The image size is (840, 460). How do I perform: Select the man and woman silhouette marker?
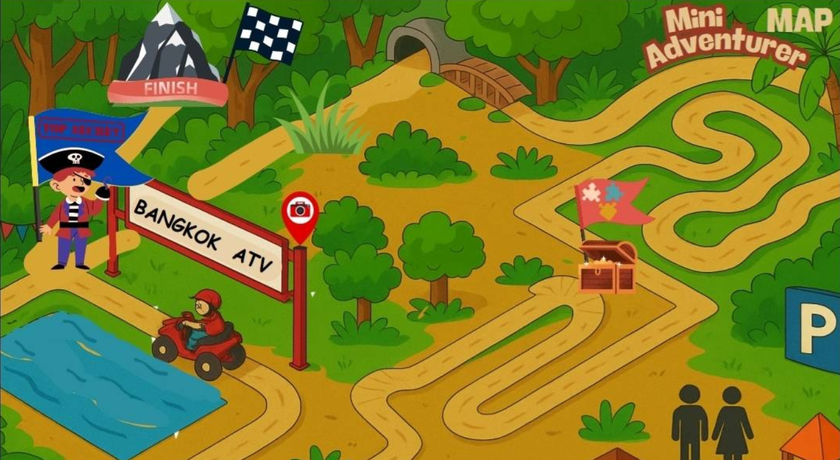(711, 421)
